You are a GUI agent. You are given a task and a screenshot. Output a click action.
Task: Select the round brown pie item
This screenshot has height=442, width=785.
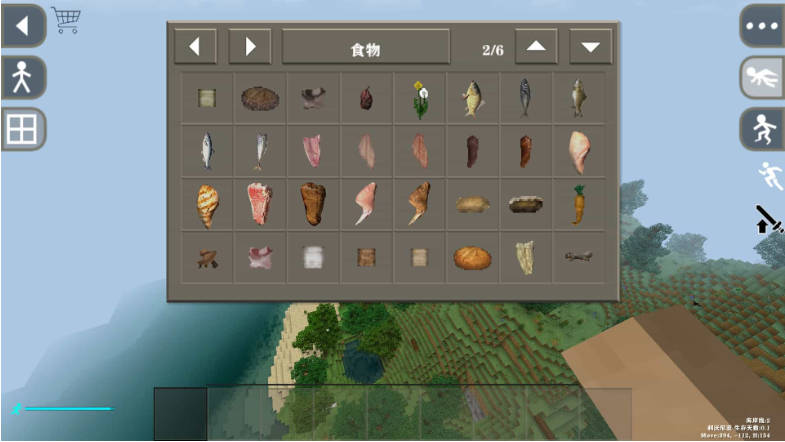(260, 98)
